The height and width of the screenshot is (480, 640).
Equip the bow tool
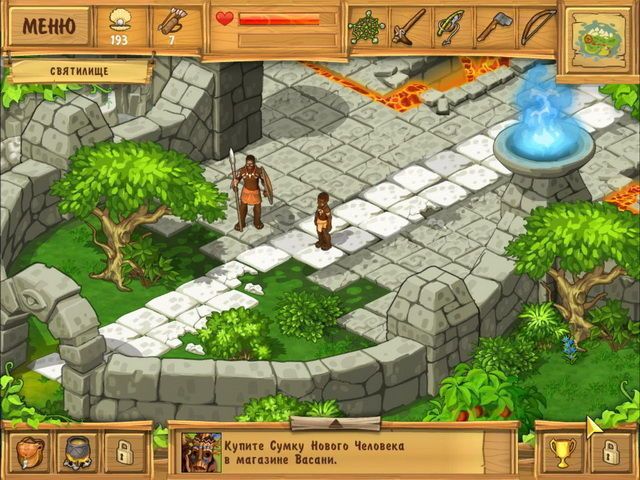(x=536, y=25)
